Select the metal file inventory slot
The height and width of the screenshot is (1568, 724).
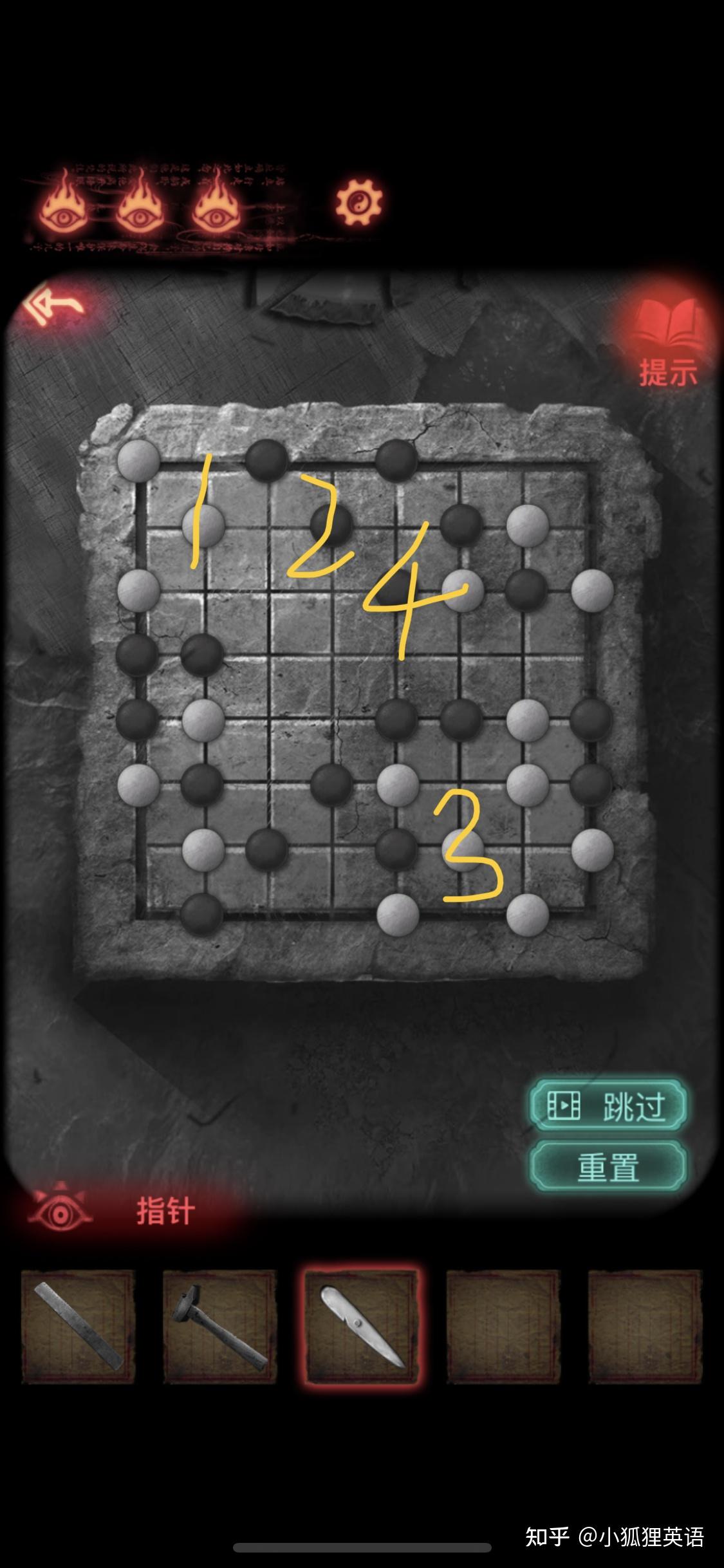(79, 1327)
